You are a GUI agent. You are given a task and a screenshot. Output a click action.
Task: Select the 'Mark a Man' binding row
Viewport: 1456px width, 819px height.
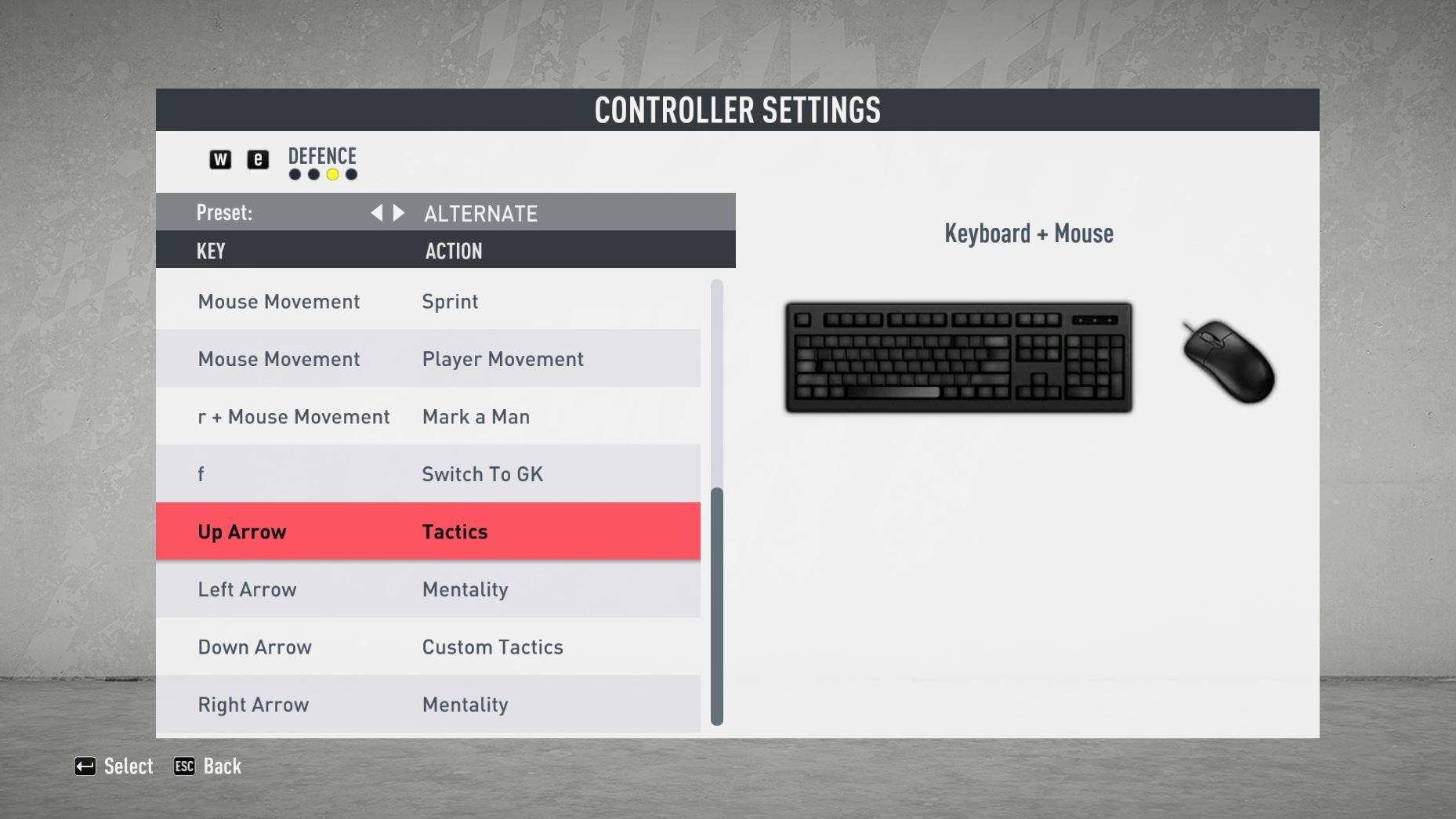pyautogui.click(x=429, y=416)
